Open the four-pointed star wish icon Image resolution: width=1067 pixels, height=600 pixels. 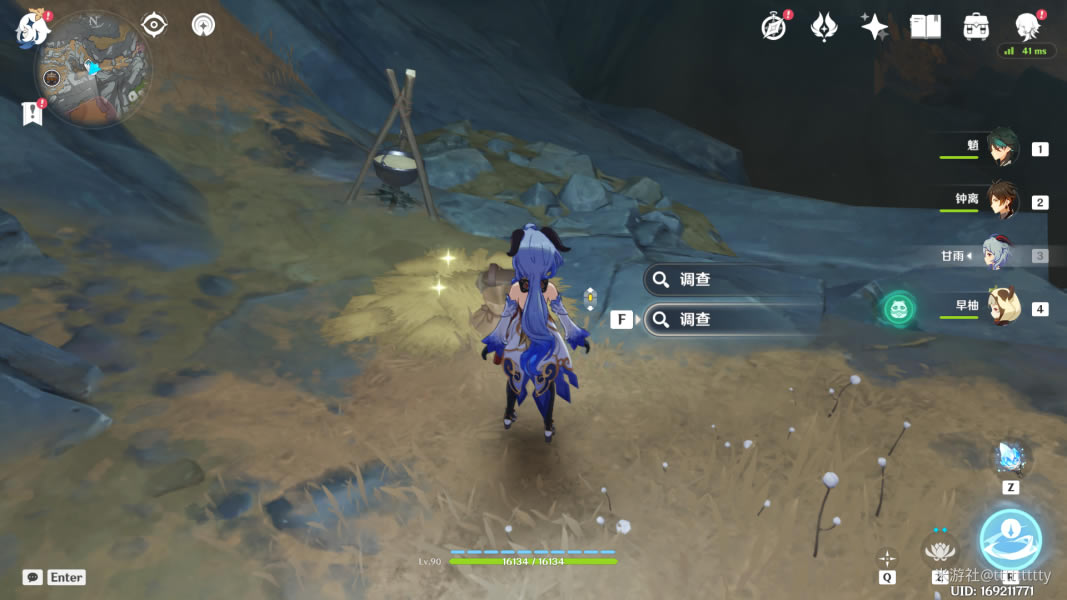pos(874,27)
